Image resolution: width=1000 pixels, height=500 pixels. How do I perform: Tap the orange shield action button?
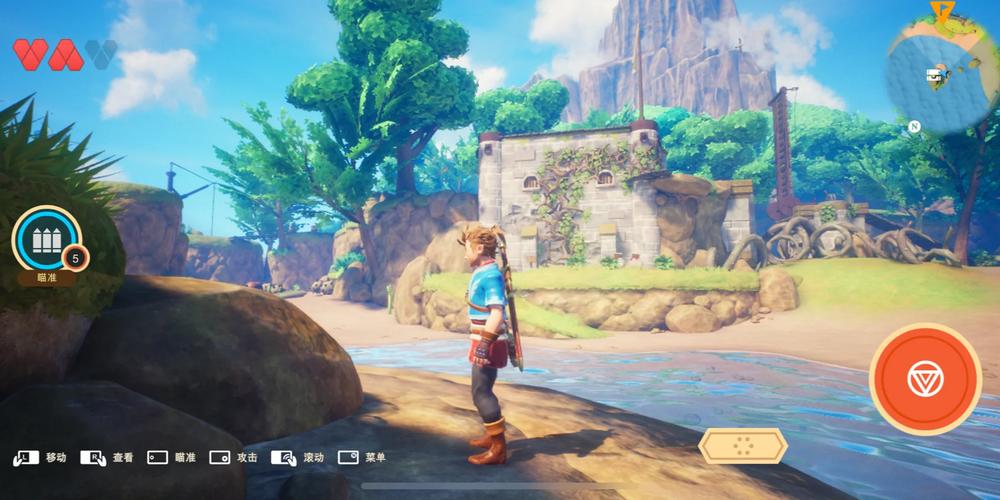click(925, 379)
